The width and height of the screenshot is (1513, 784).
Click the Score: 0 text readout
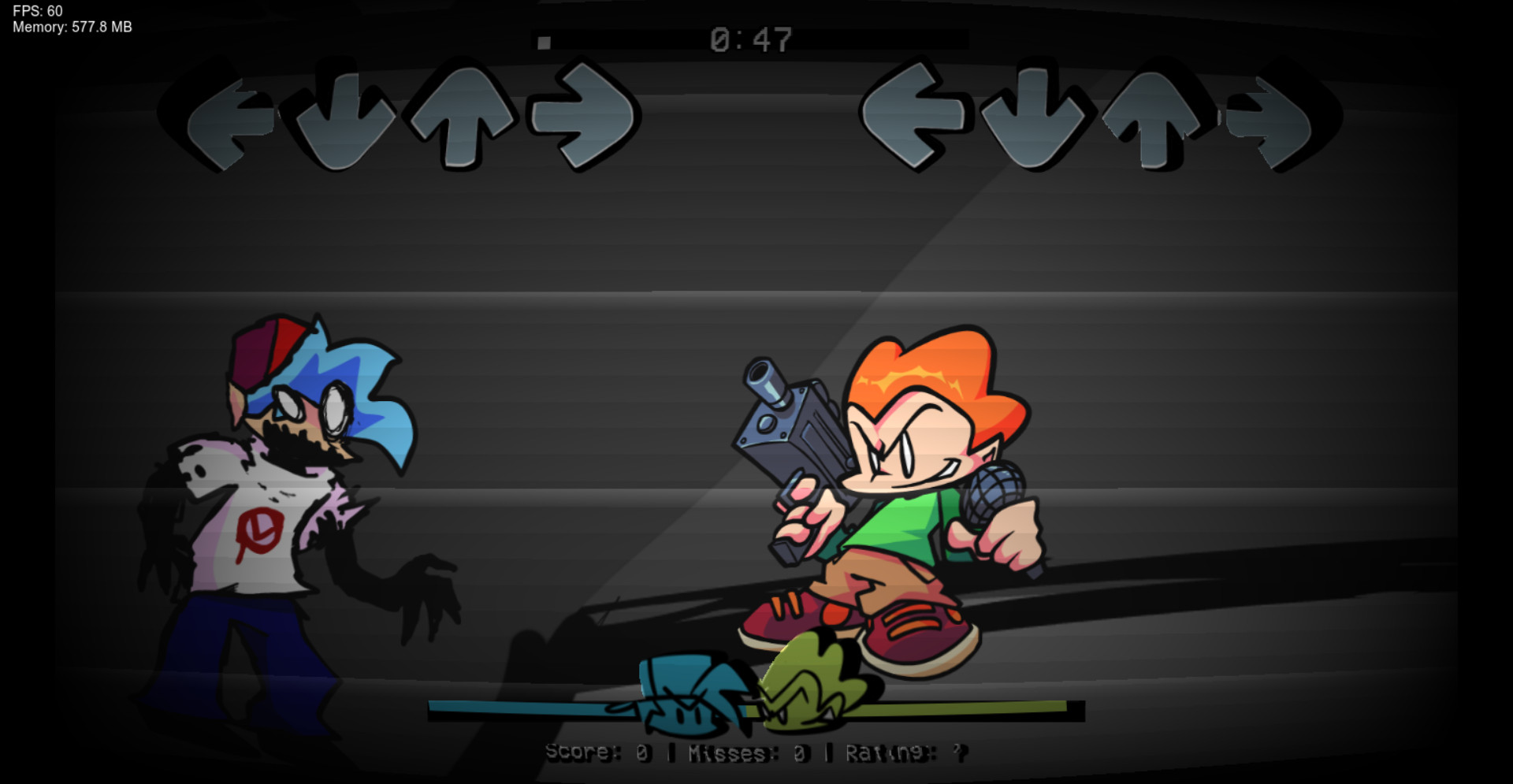tap(599, 752)
